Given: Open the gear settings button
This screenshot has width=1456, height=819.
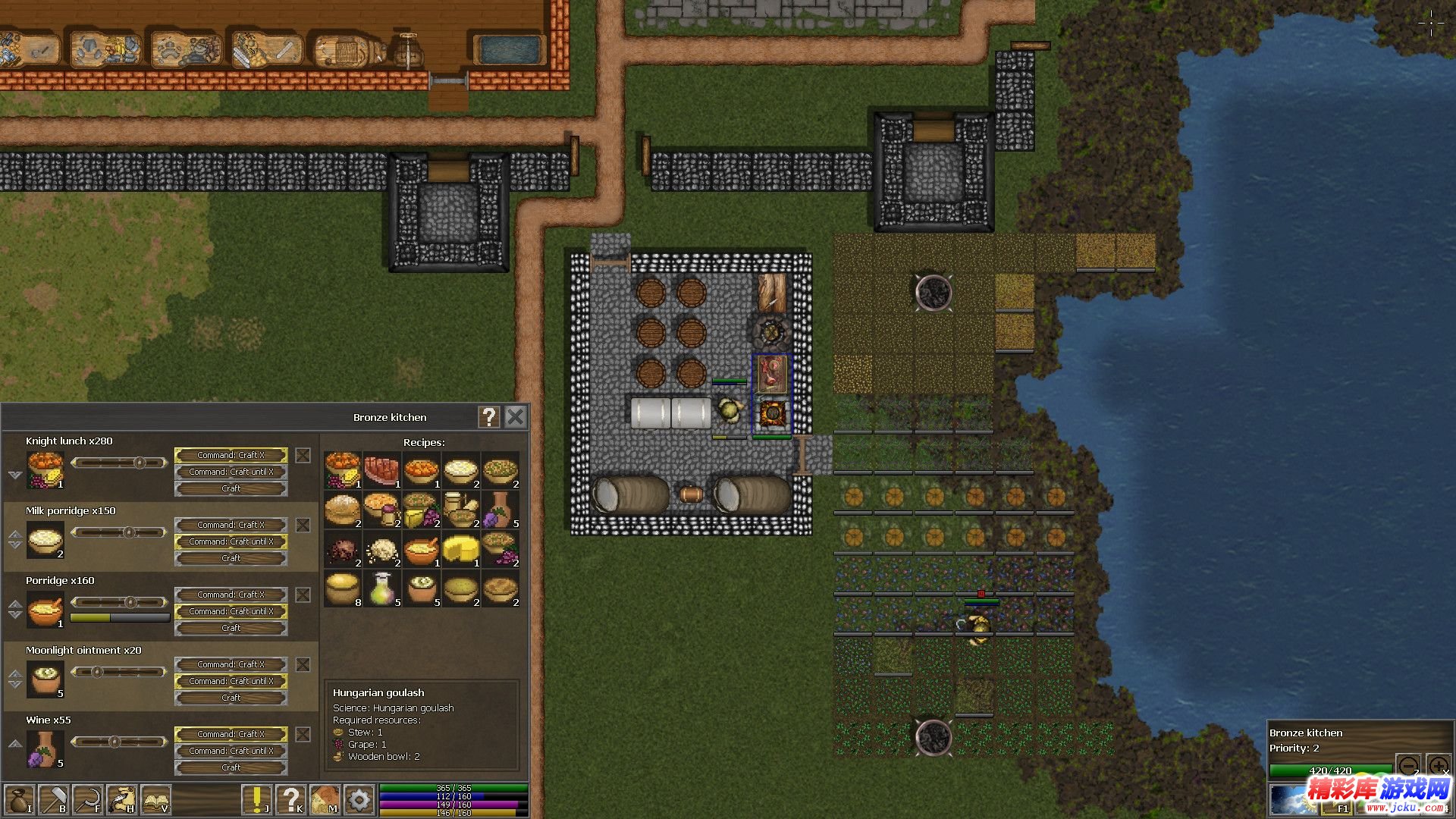Looking at the screenshot, I should [x=359, y=800].
